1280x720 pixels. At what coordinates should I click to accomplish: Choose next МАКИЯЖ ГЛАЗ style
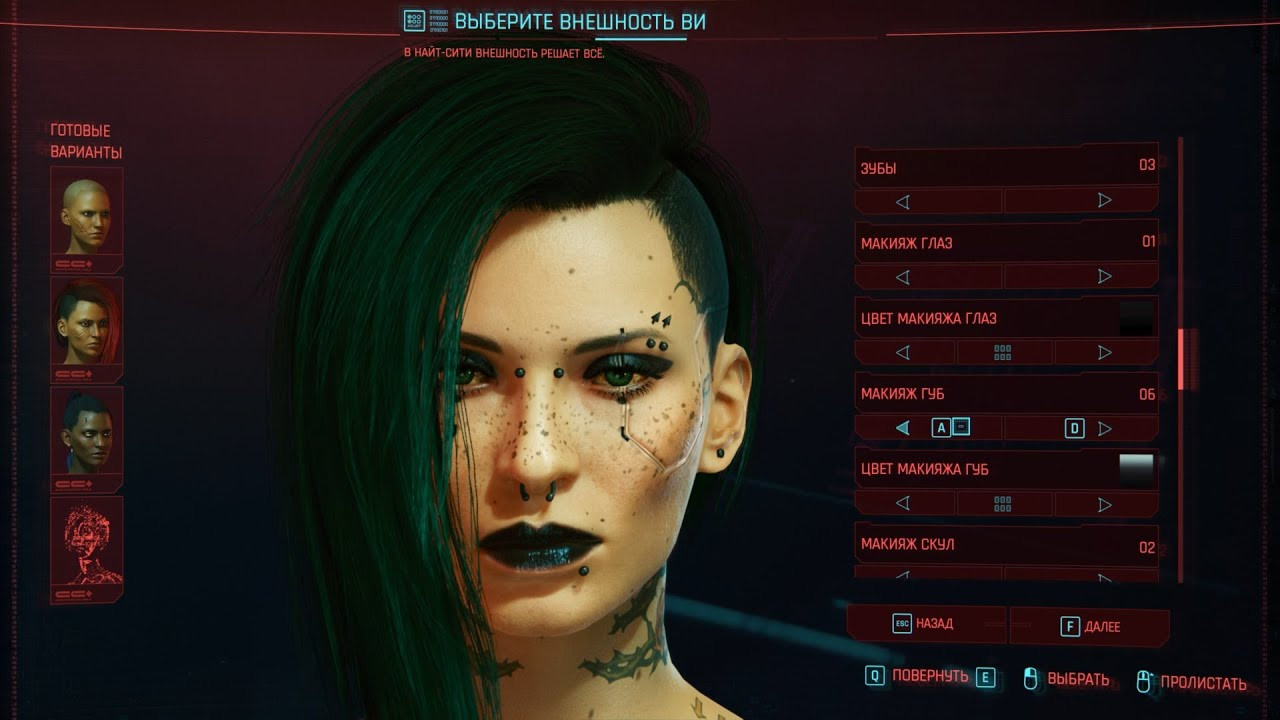(x=1105, y=277)
